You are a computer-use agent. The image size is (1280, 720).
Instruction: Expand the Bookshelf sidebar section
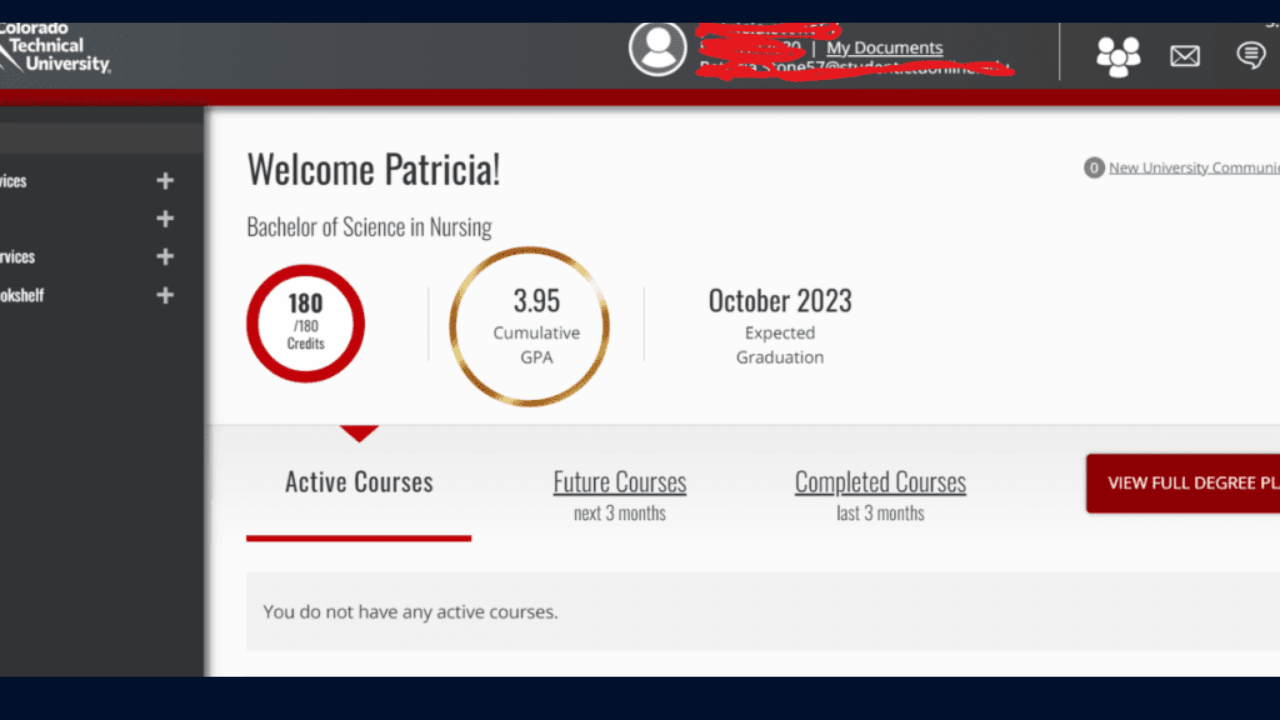point(164,295)
